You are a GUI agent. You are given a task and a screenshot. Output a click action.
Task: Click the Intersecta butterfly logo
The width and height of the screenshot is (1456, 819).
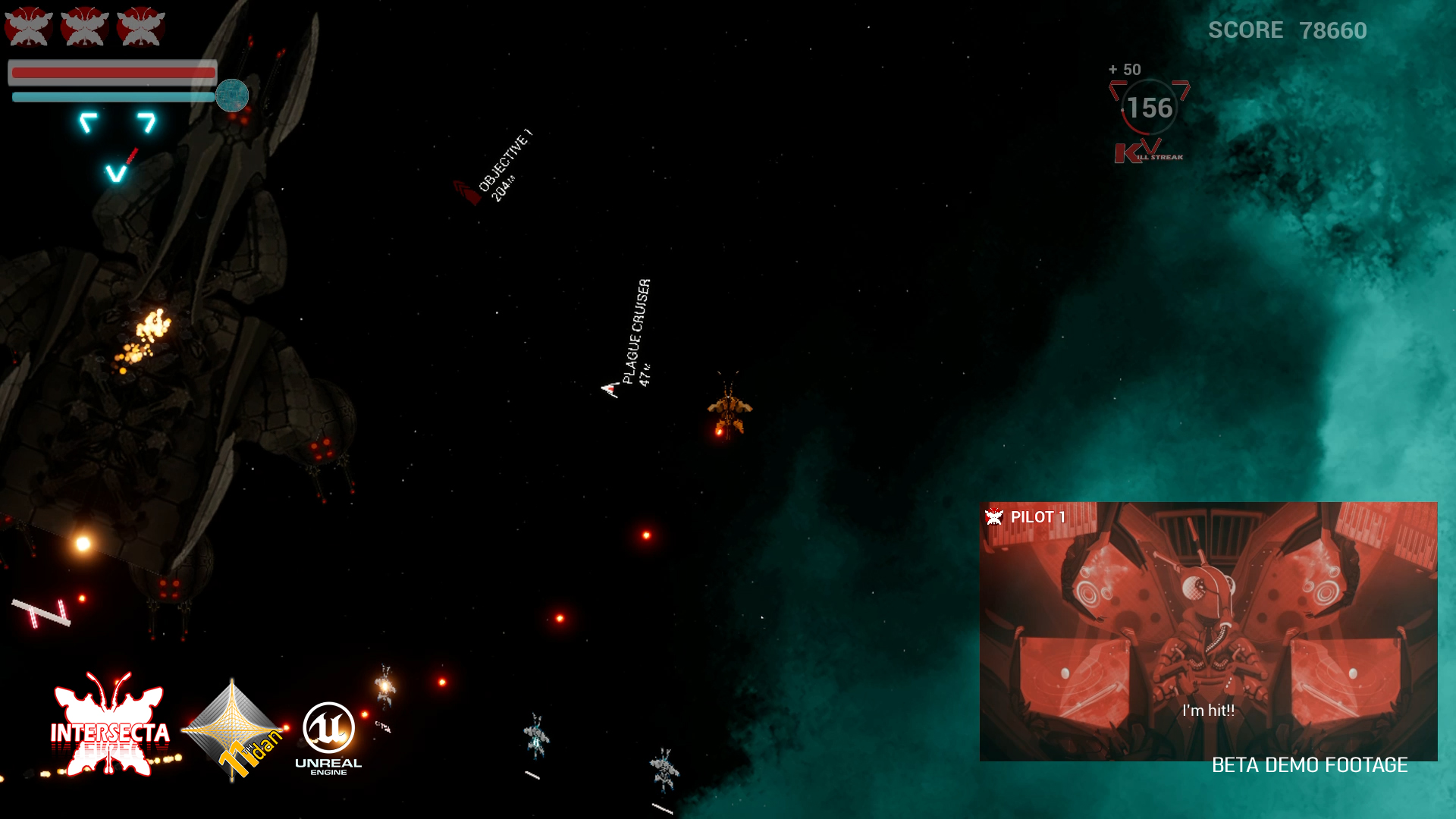pos(110,726)
